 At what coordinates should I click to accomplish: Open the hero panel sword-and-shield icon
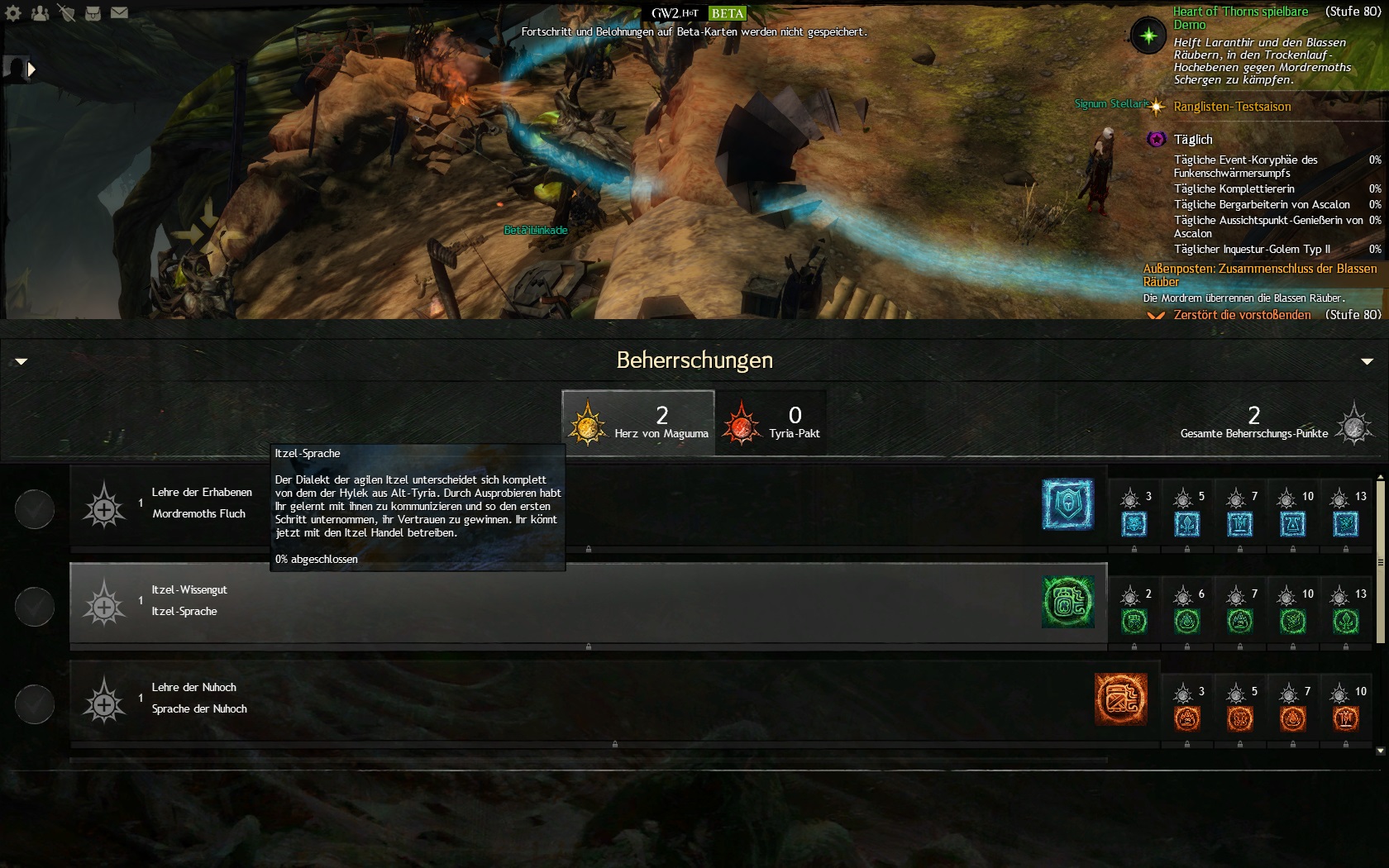66,13
